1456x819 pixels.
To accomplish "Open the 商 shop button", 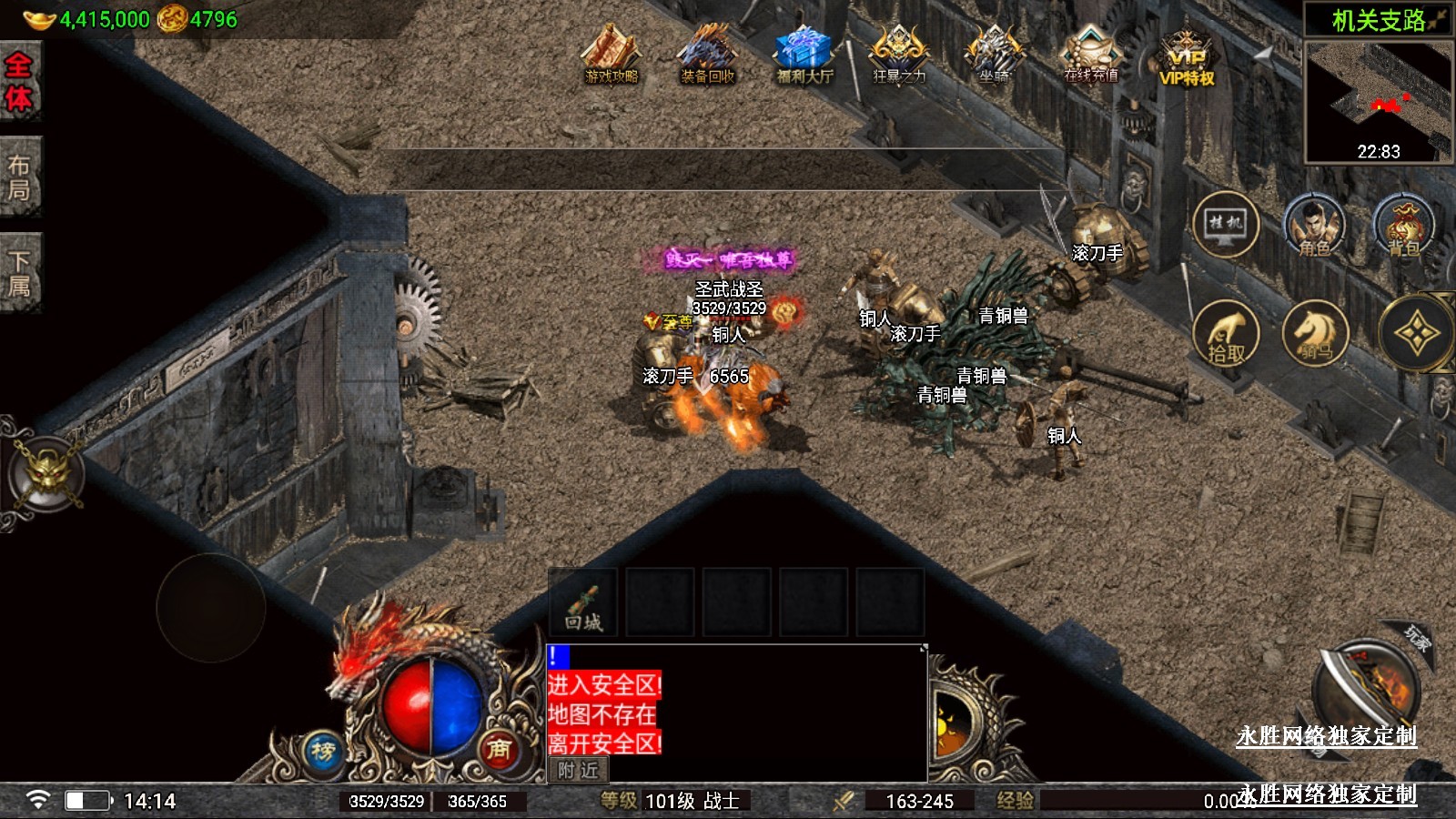I will [x=498, y=749].
